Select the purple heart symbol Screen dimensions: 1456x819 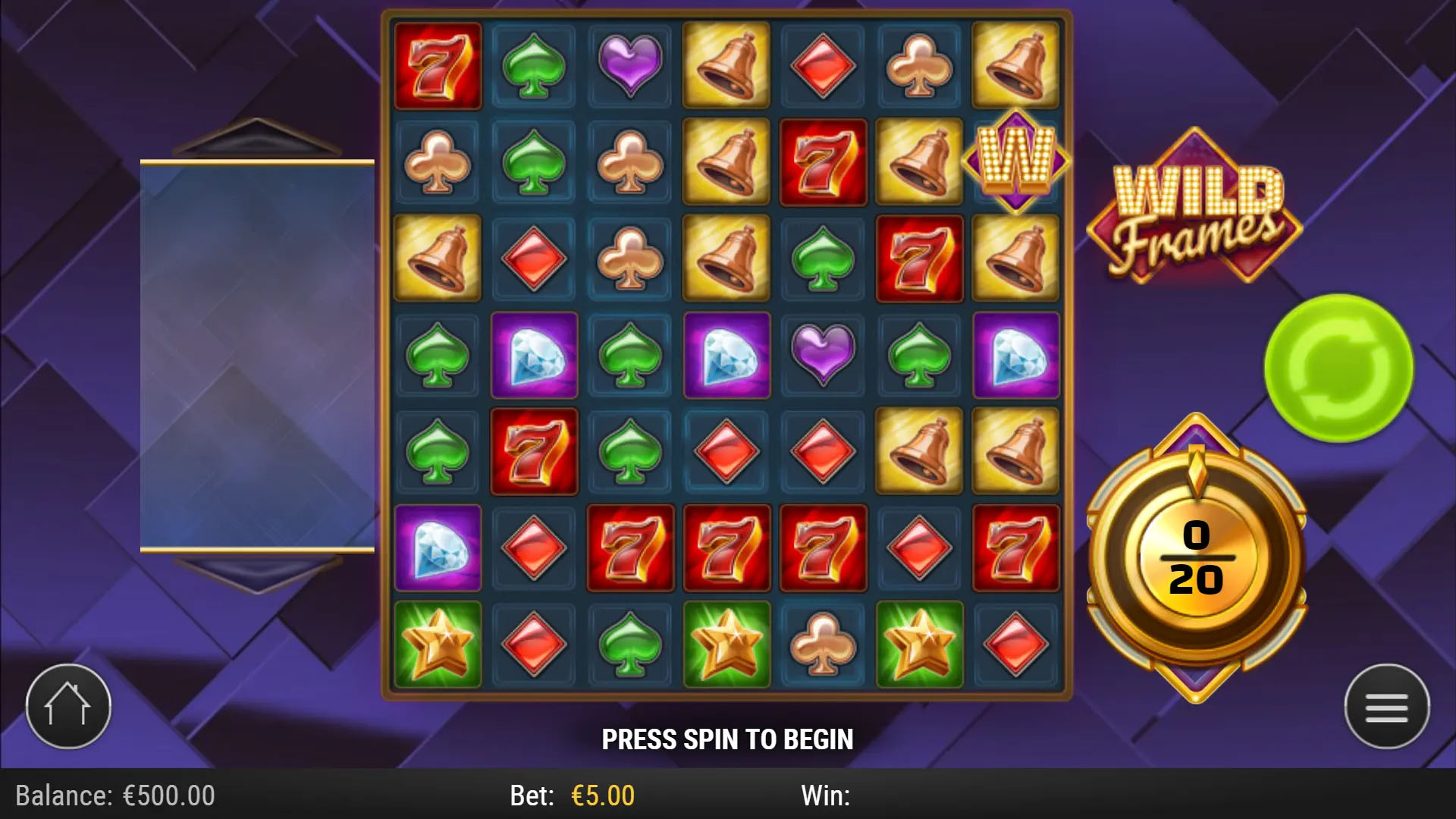click(629, 64)
